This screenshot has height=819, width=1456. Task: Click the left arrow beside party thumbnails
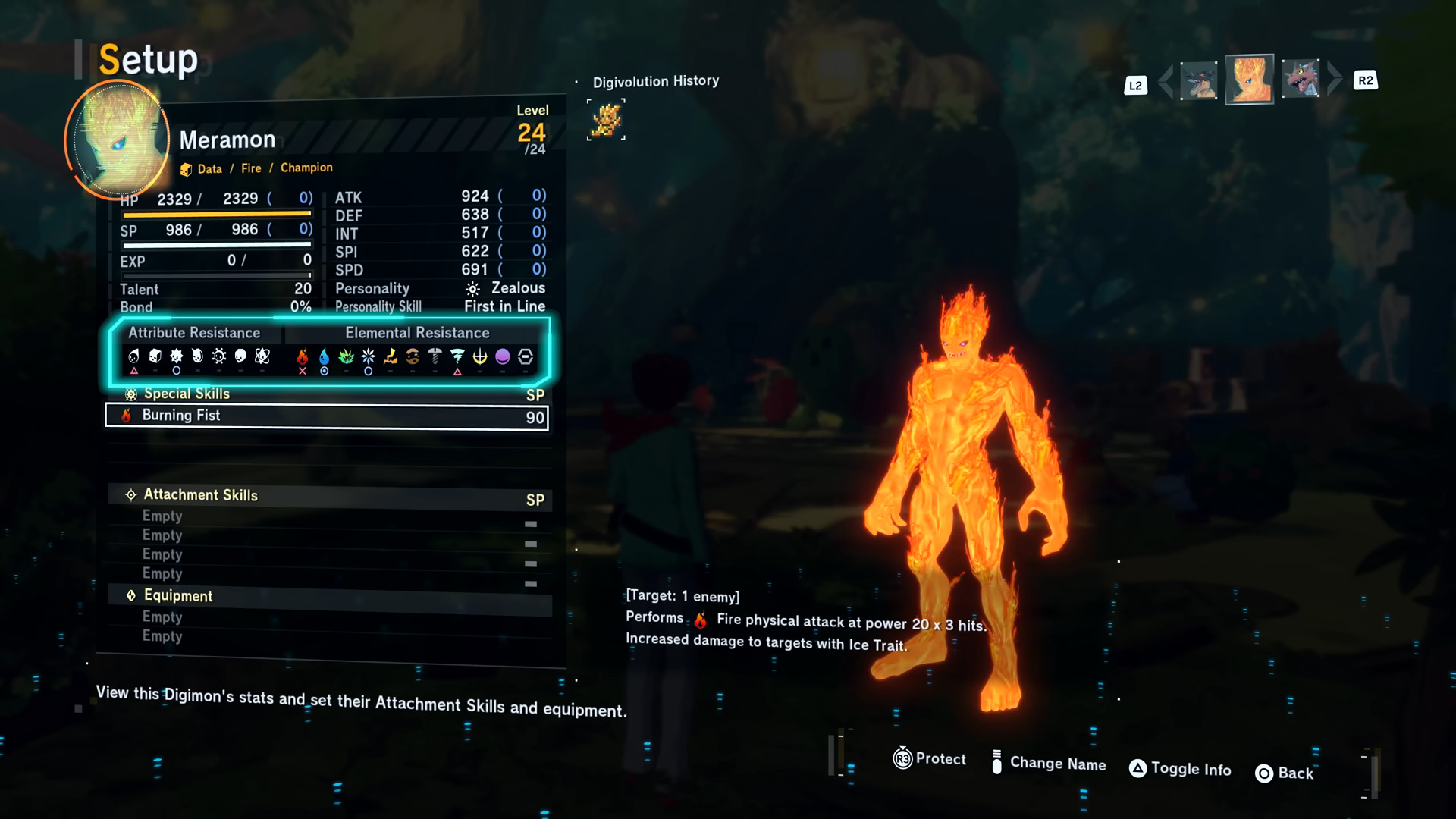click(1166, 81)
